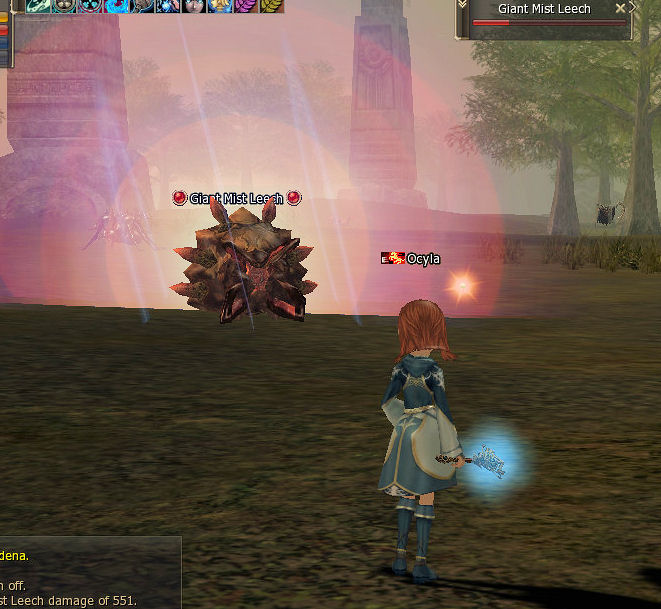Click the dark-haired face buff icon
This screenshot has height=609, width=661.
[194, 5]
